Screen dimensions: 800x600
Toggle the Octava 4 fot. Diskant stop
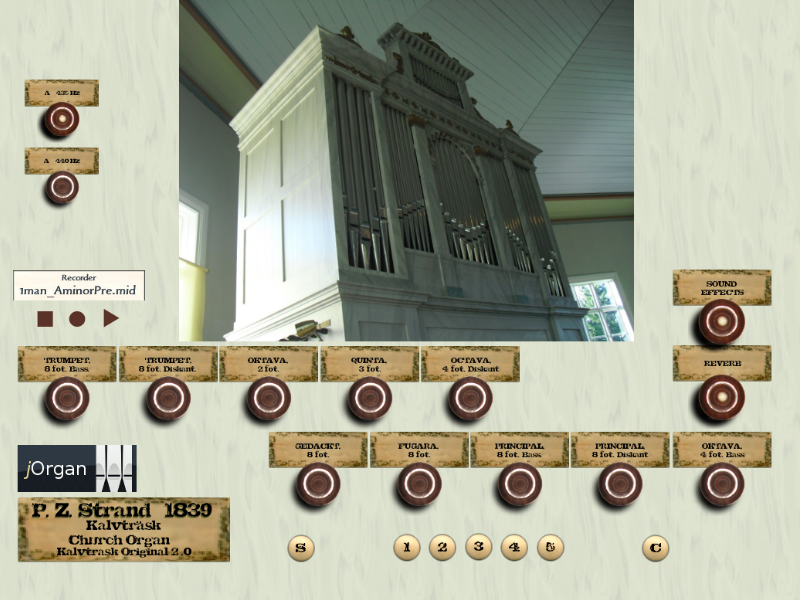click(470, 399)
